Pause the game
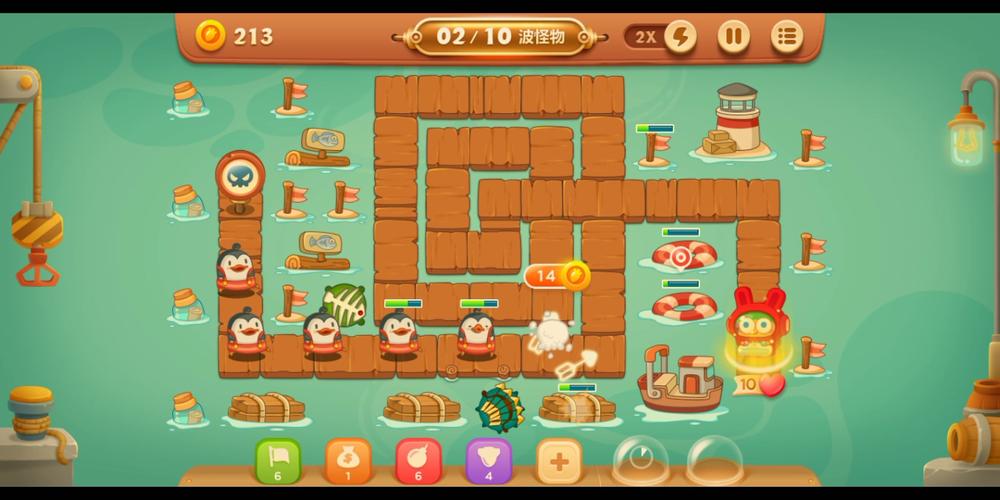The height and width of the screenshot is (500, 1000). pyautogui.click(x=733, y=37)
